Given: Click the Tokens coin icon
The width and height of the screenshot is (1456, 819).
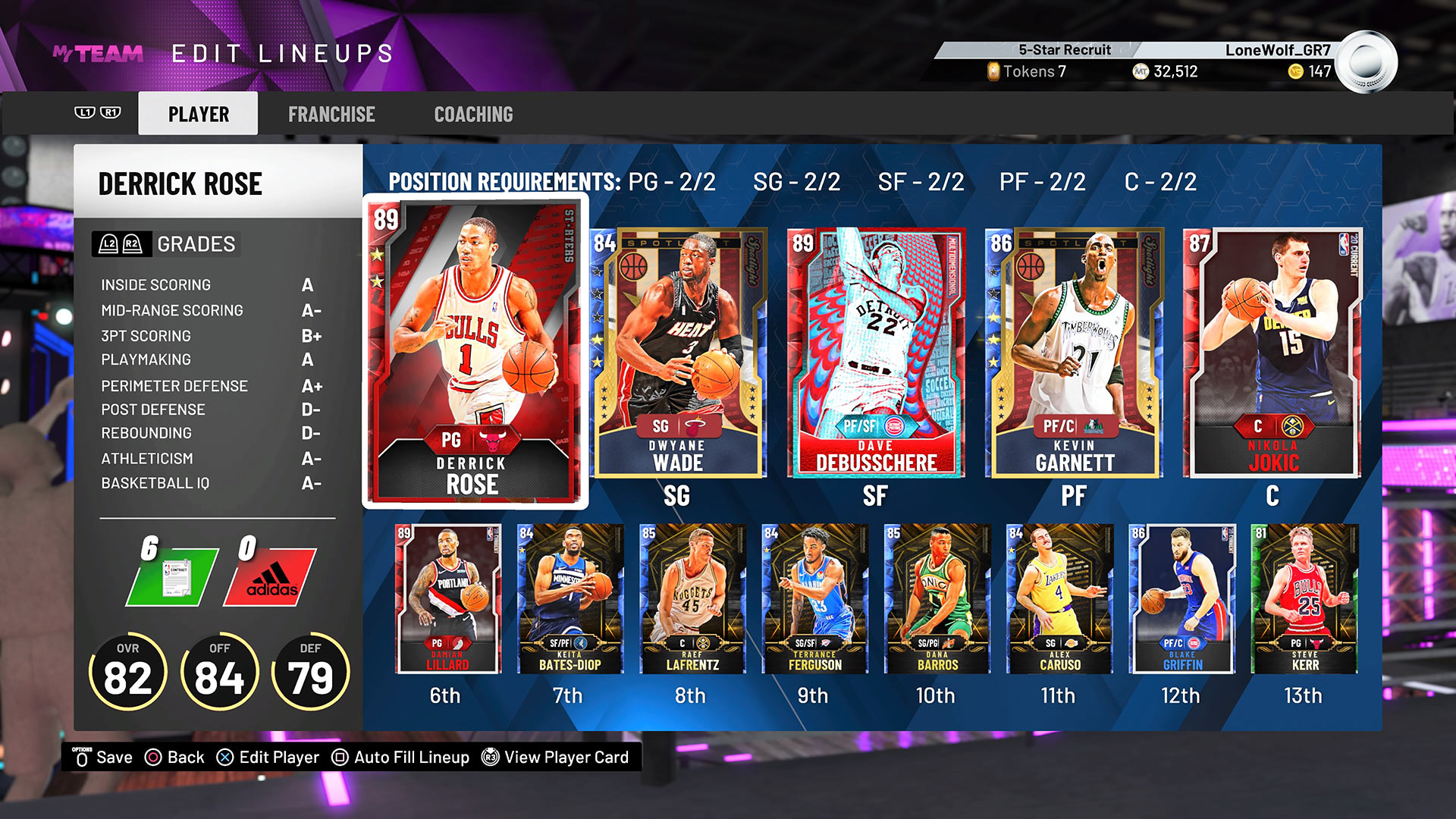Looking at the screenshot, I should [x=993, y=72].
